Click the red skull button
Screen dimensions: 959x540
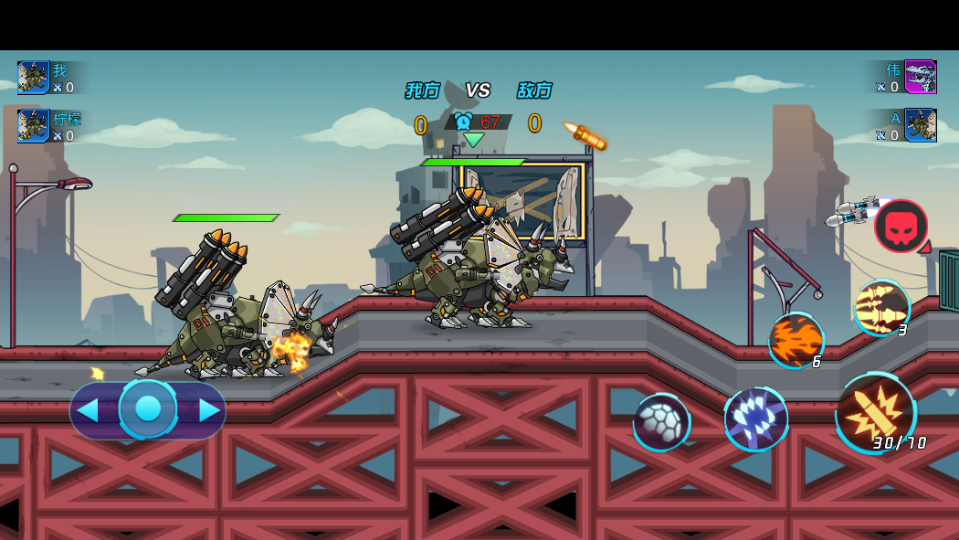[900, 226]
